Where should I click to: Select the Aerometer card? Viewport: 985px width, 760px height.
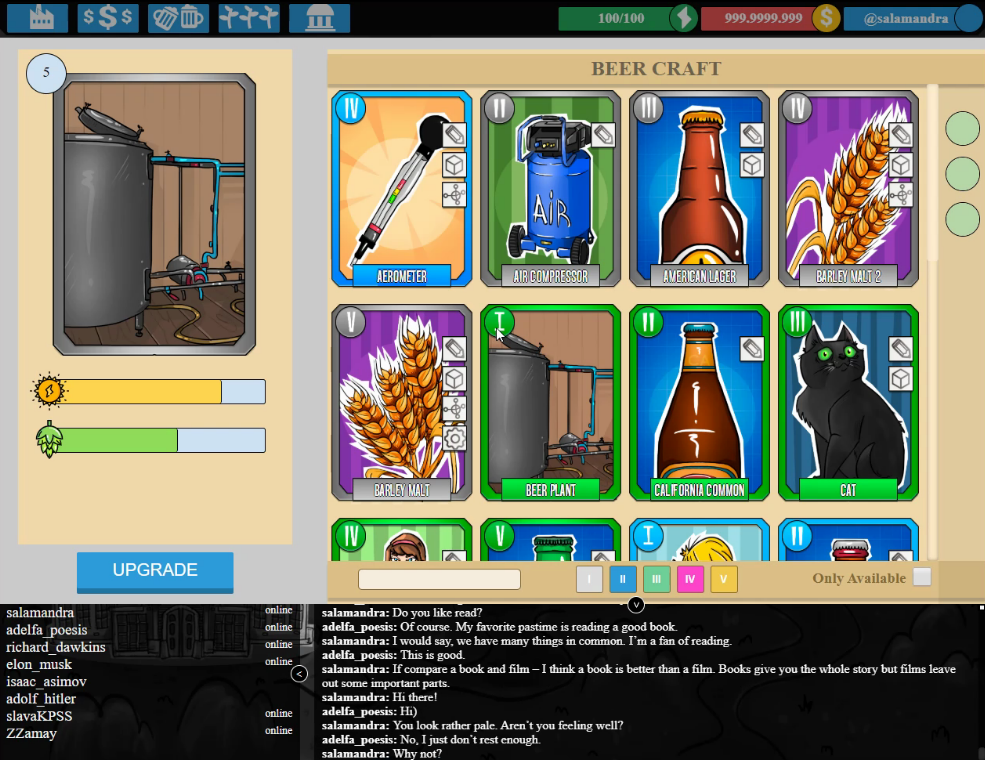pos(401,189)
